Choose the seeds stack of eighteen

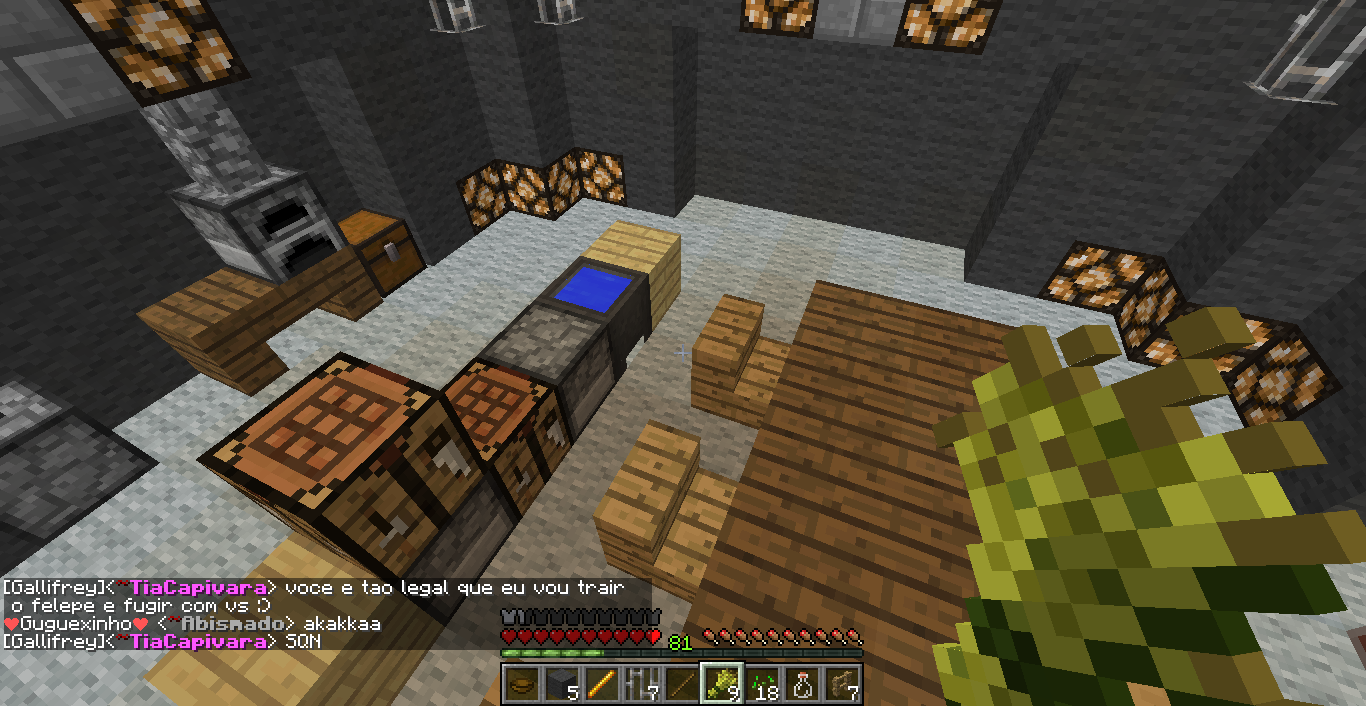pos(761,685)
